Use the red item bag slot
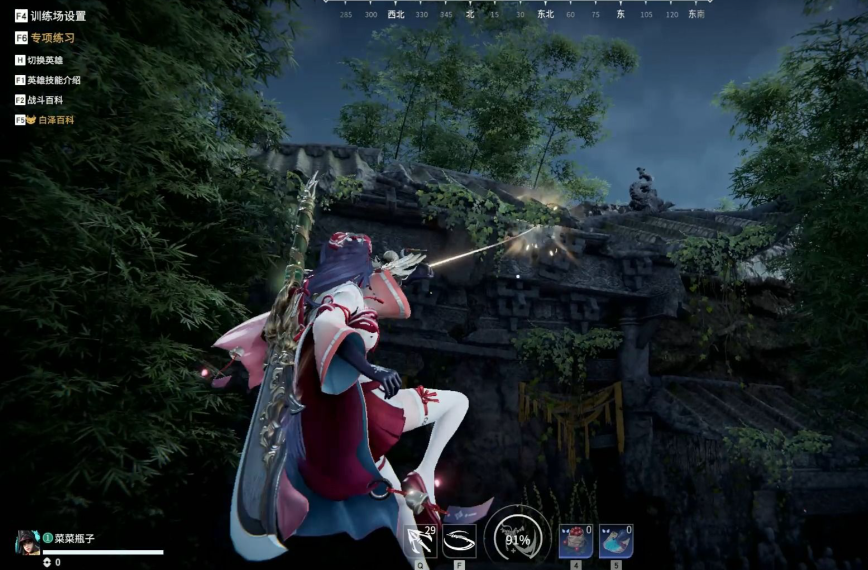 coord(575,541)
